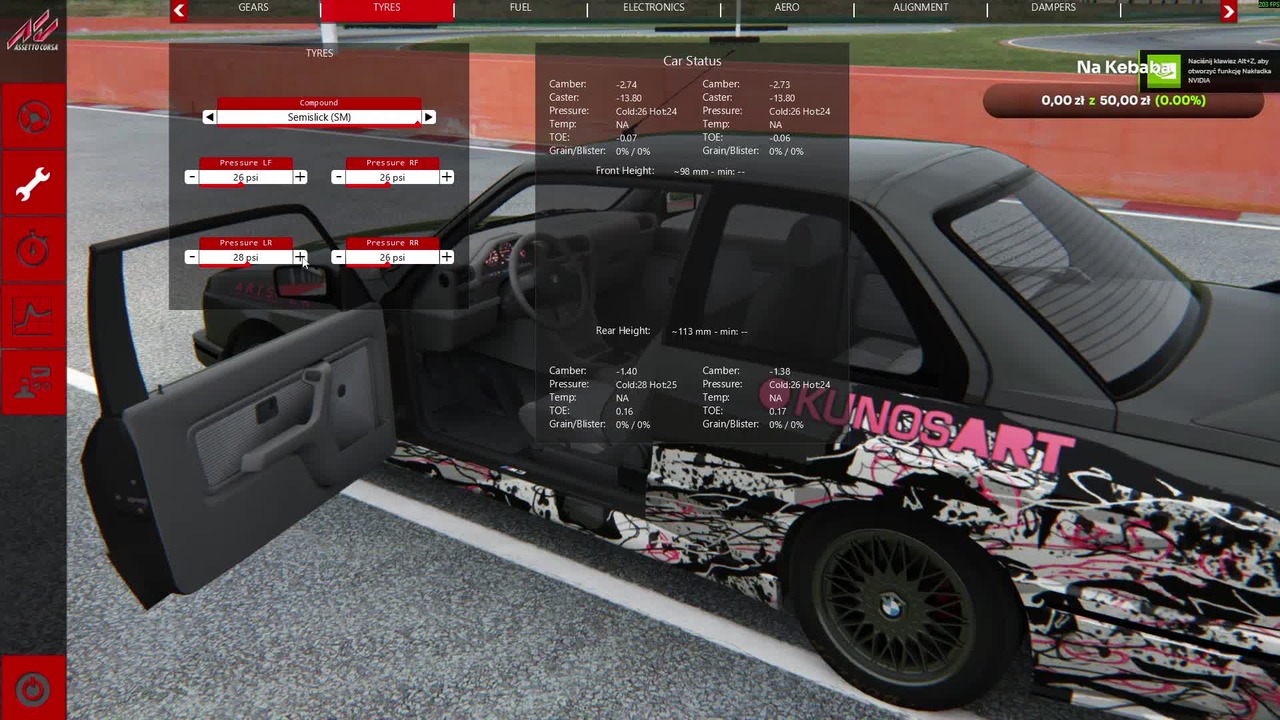Select the previous tyre compound

tap(209, 117)
